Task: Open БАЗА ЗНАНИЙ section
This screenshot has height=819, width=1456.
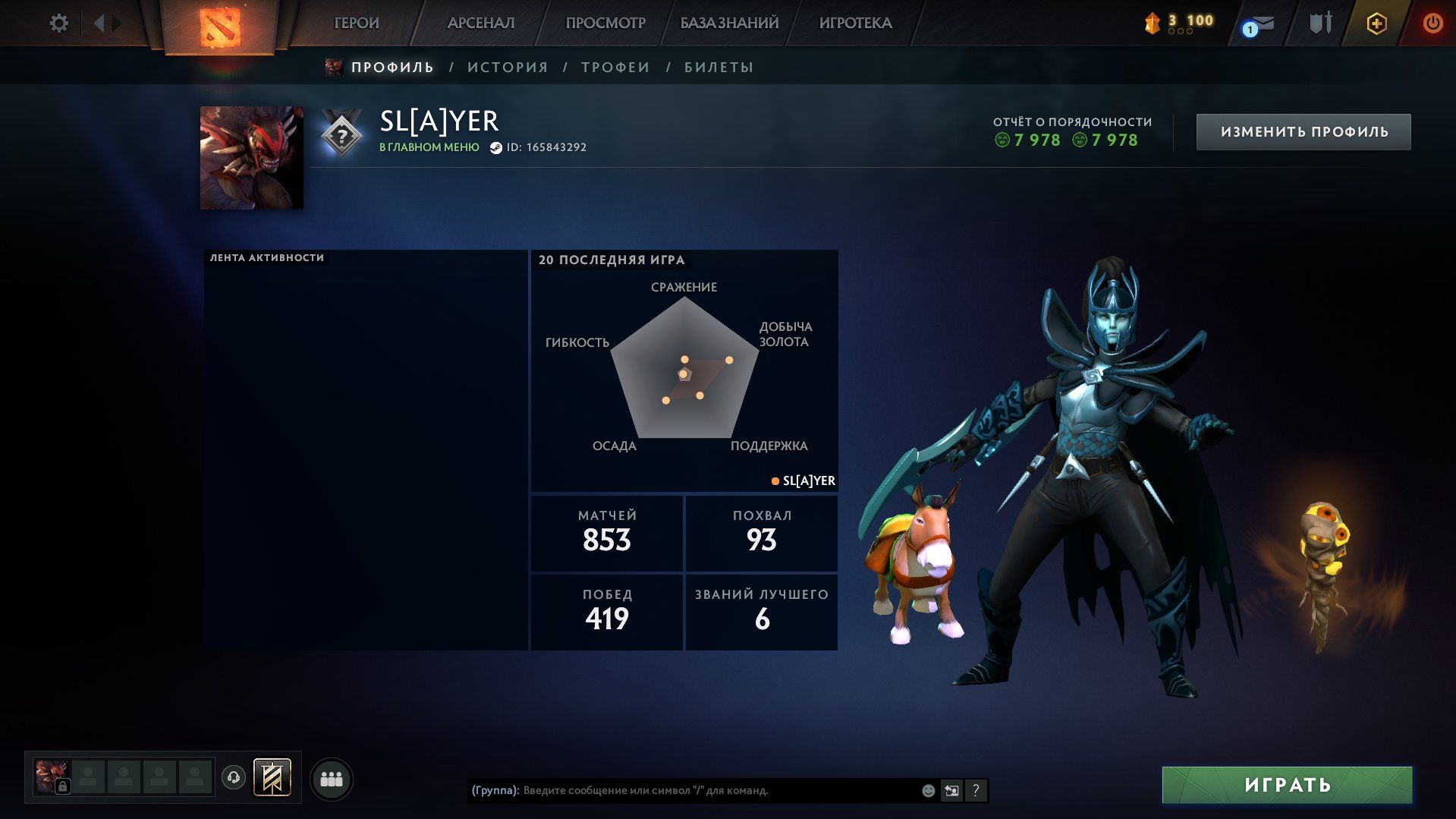Action: [729, 24]
